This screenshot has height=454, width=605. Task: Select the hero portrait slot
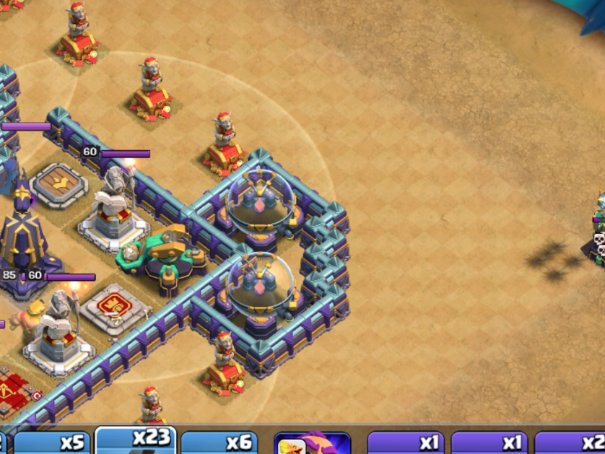pos(312,443)
